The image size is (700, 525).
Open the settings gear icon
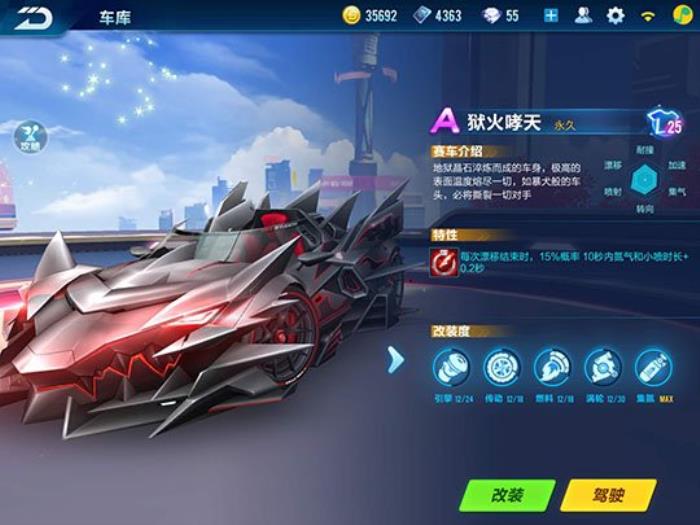click(615, 16)
